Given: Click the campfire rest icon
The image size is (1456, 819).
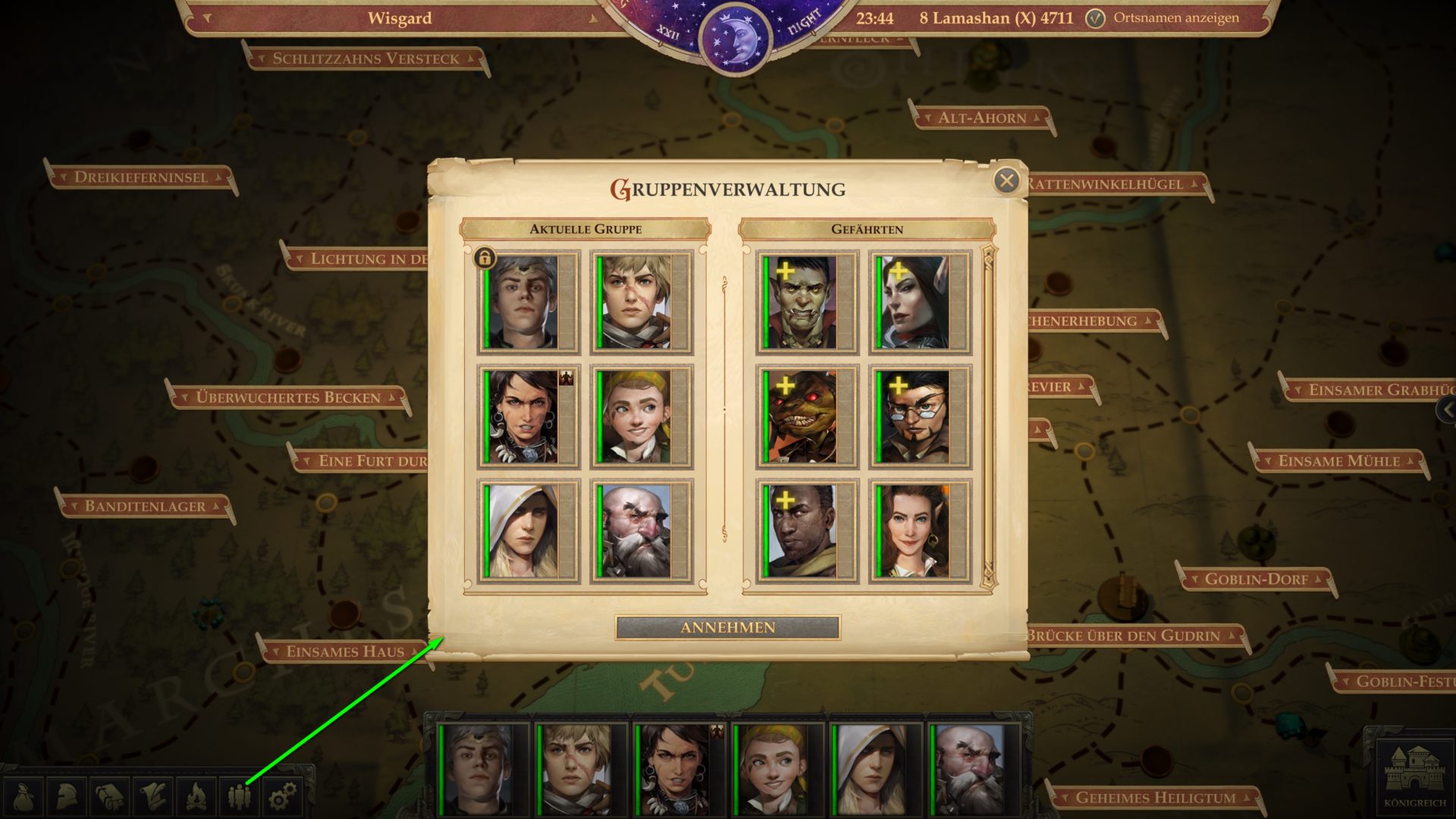Looking at the screenshot, I should (x=196, y=795).
